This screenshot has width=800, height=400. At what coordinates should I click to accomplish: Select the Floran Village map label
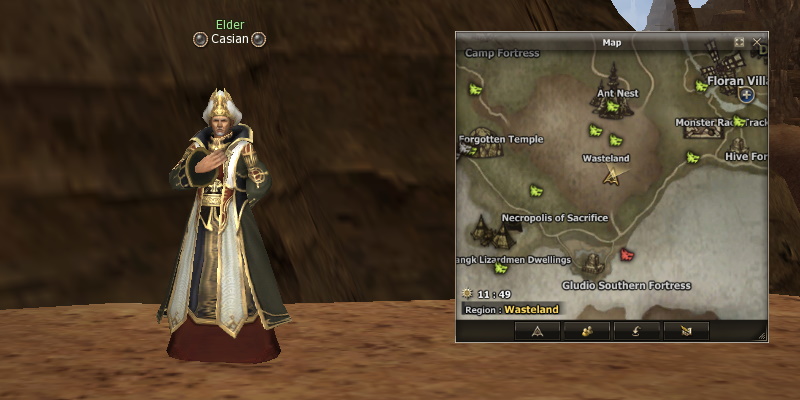tap(735, 80)
